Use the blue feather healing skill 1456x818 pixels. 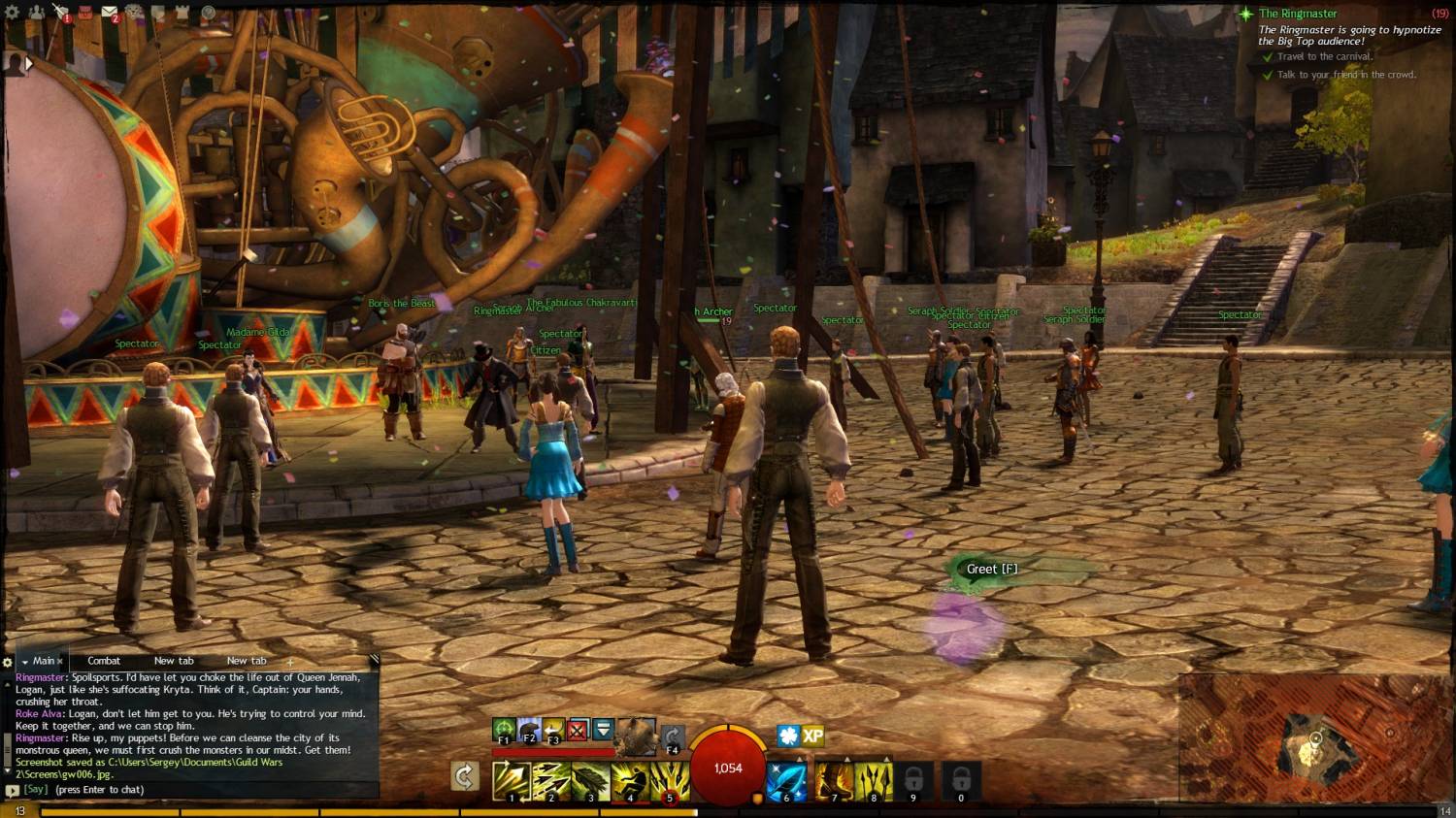pyautogui.click(x=785, y=781)
